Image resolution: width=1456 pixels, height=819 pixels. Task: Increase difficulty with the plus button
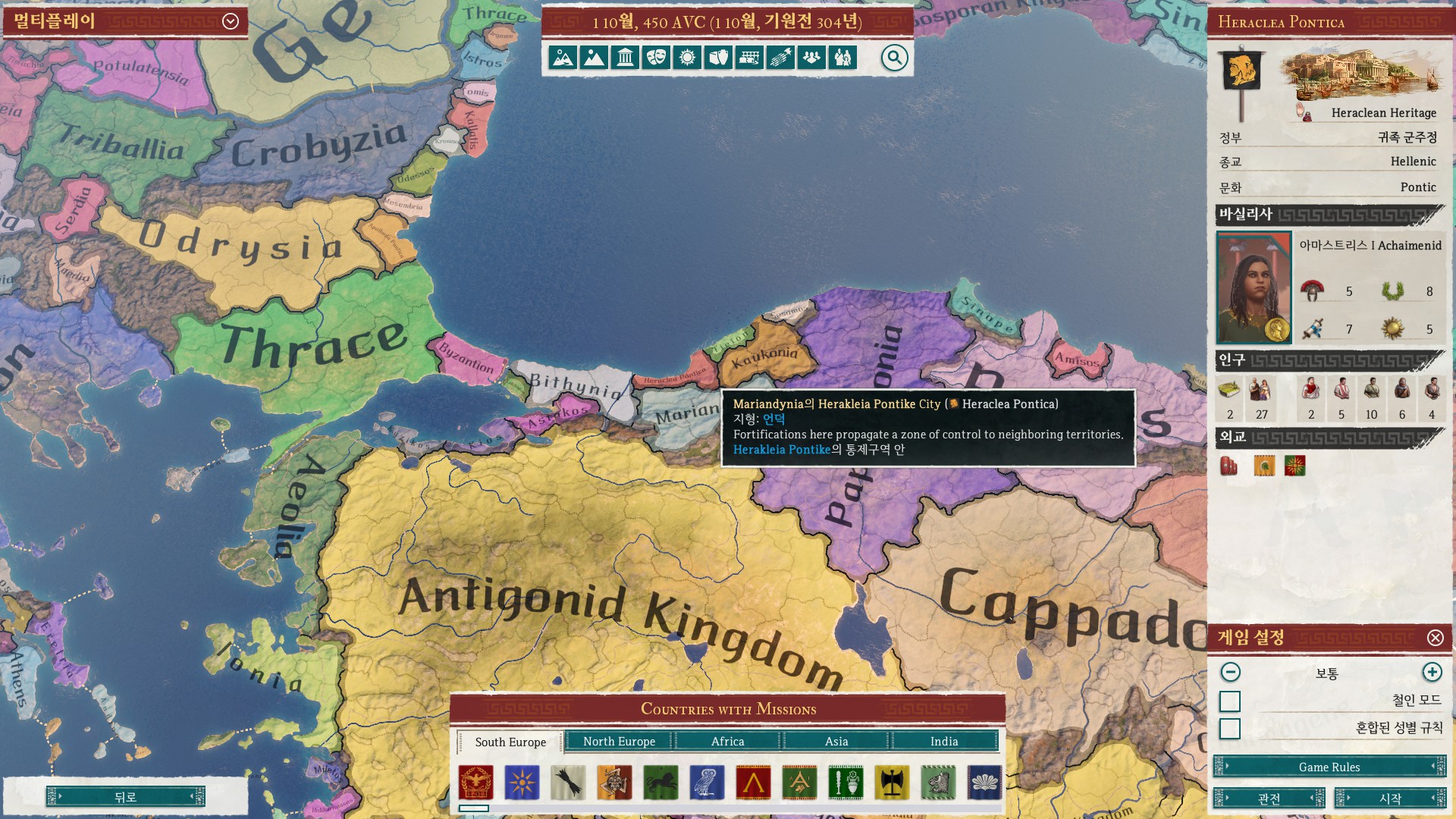[1432, 673]
